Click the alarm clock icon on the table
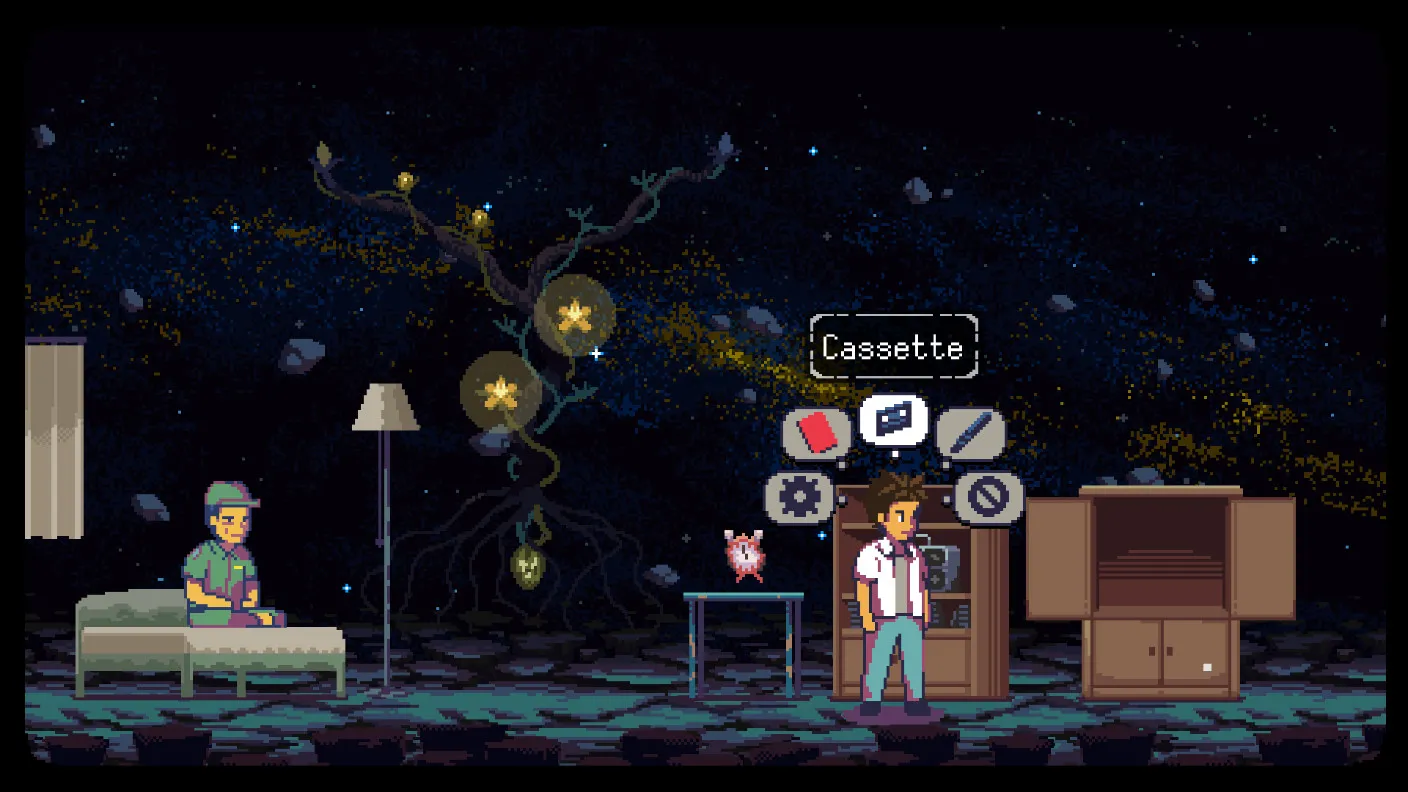 (x=745, y=553)
